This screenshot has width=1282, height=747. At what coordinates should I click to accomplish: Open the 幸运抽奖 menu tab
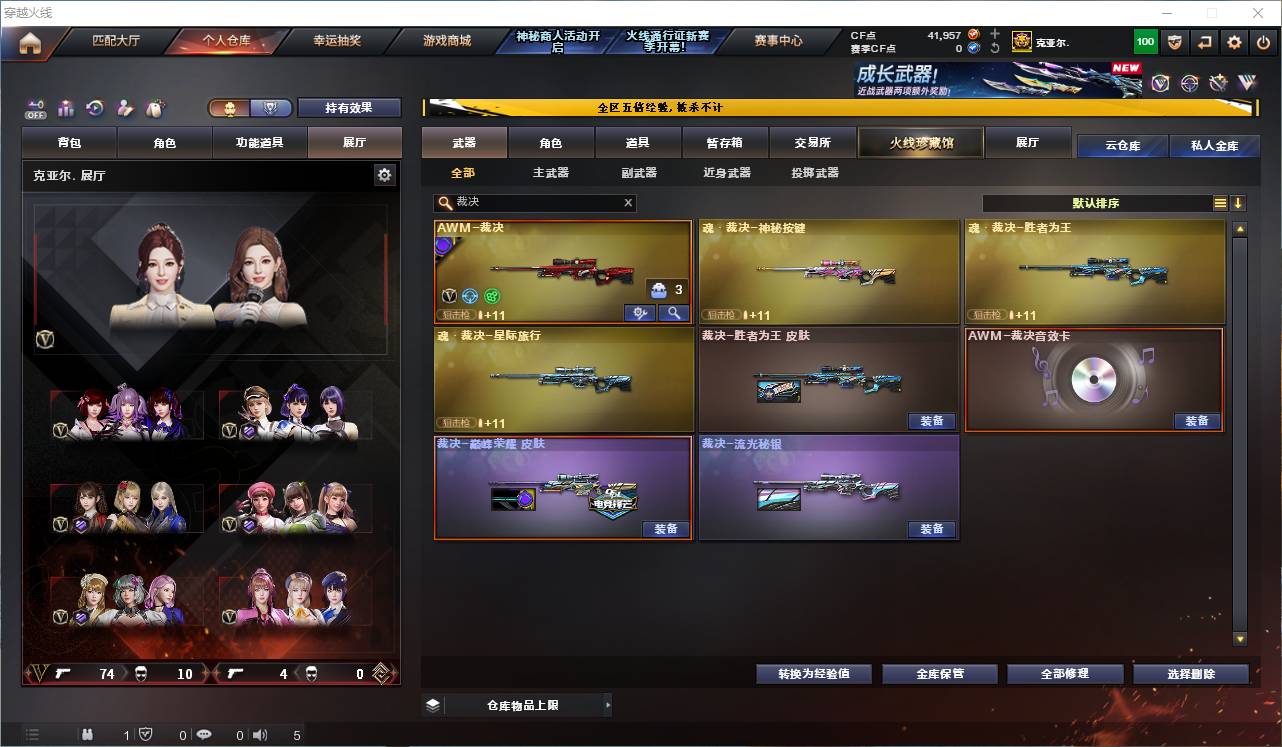point(336,42)
